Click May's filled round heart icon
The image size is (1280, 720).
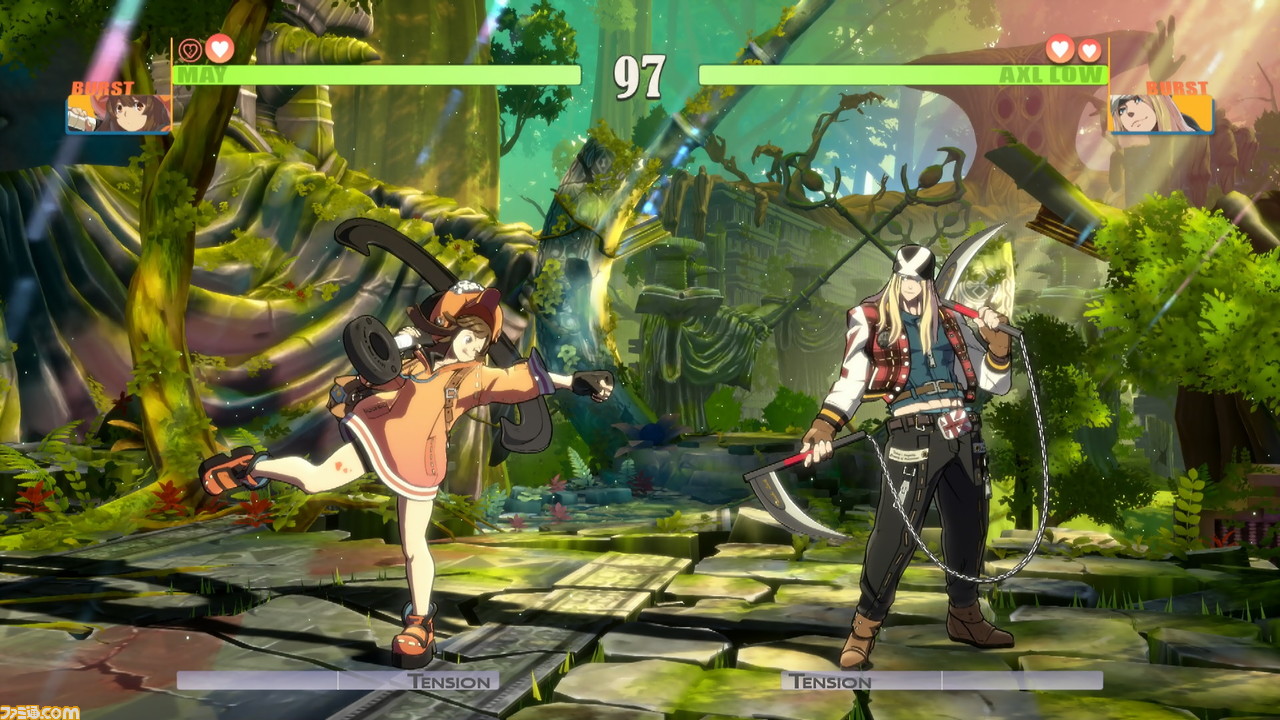[x=219, y=48]
